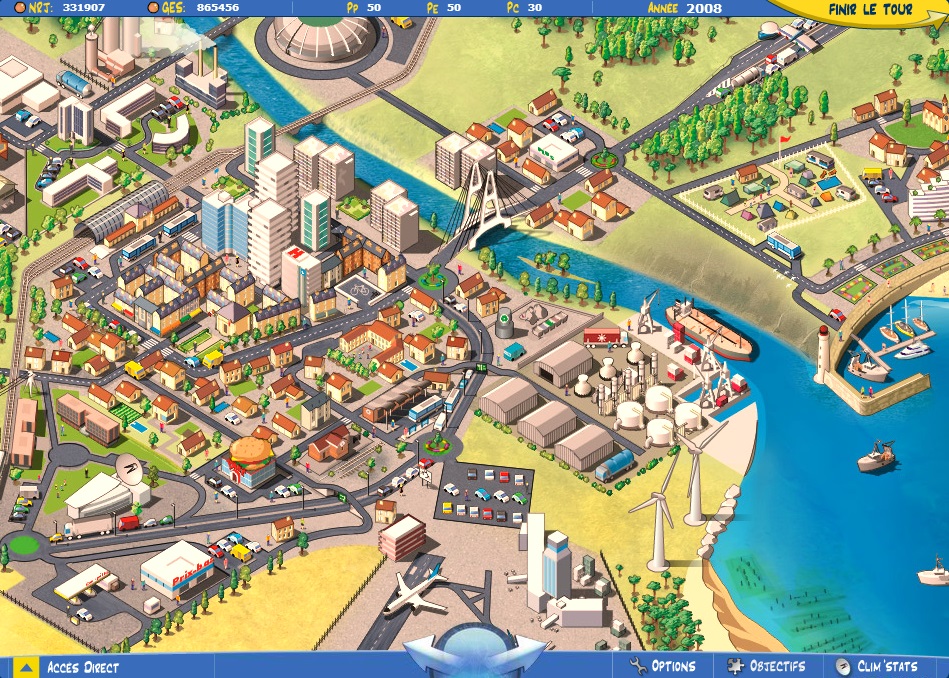The height and width of the screenshot is (678, 949).
Task: Show the Objectifs panel
Action: [x=765, y=666]
